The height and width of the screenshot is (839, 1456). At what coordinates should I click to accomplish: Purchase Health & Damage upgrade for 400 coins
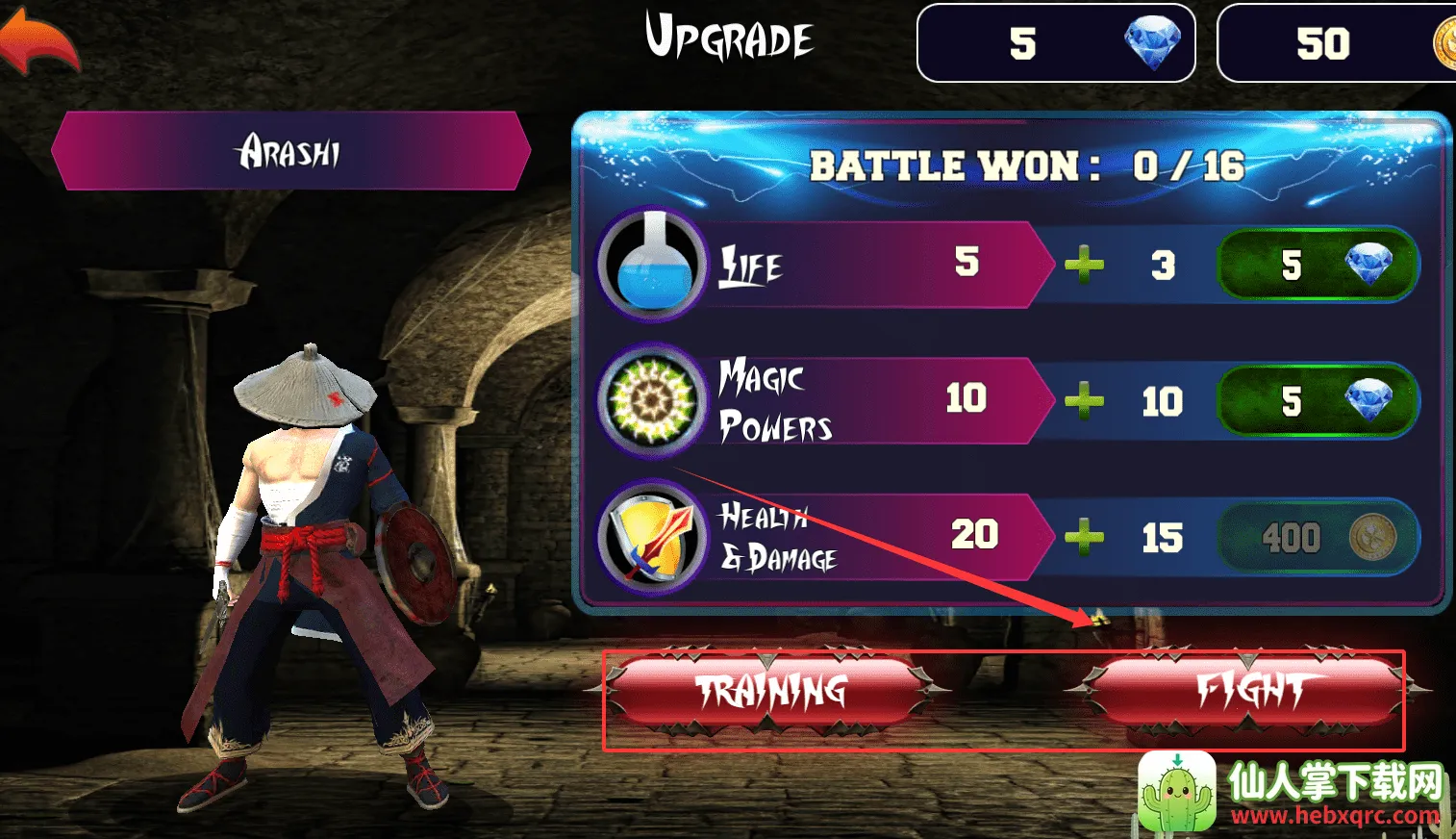point(1318,537)
